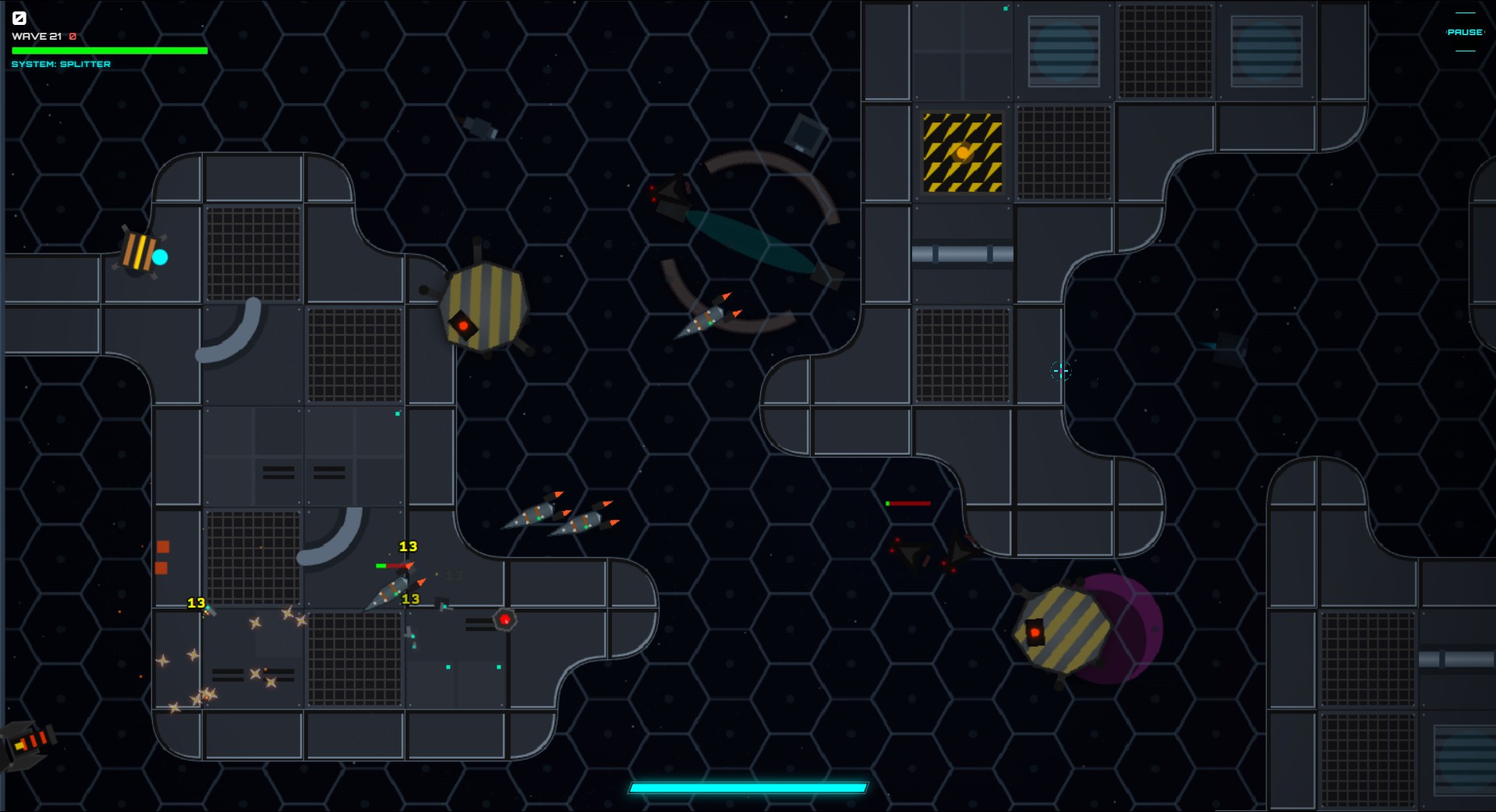This screenshot has width=1496, height=812.
Task: Click the cyan crosshair cursor on the right platform
Action: (1060, 372)
